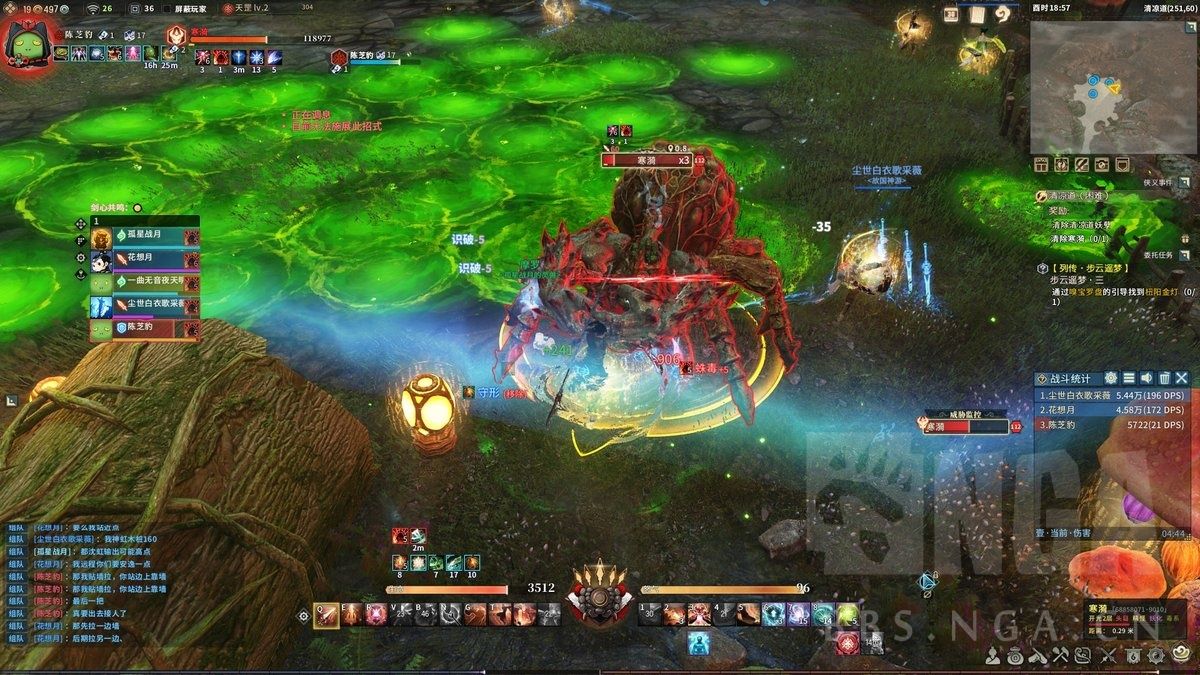
Task: Toggle the combat stats speaker announce icon
Action: pyautogui.click(x=1146, y=378)
